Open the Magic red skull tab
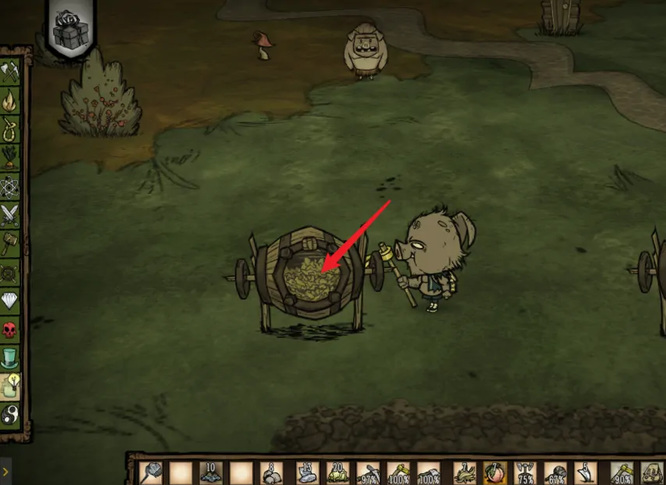This screenshot has width=666, height=485. pyautogui.click(x=12, y=328)
